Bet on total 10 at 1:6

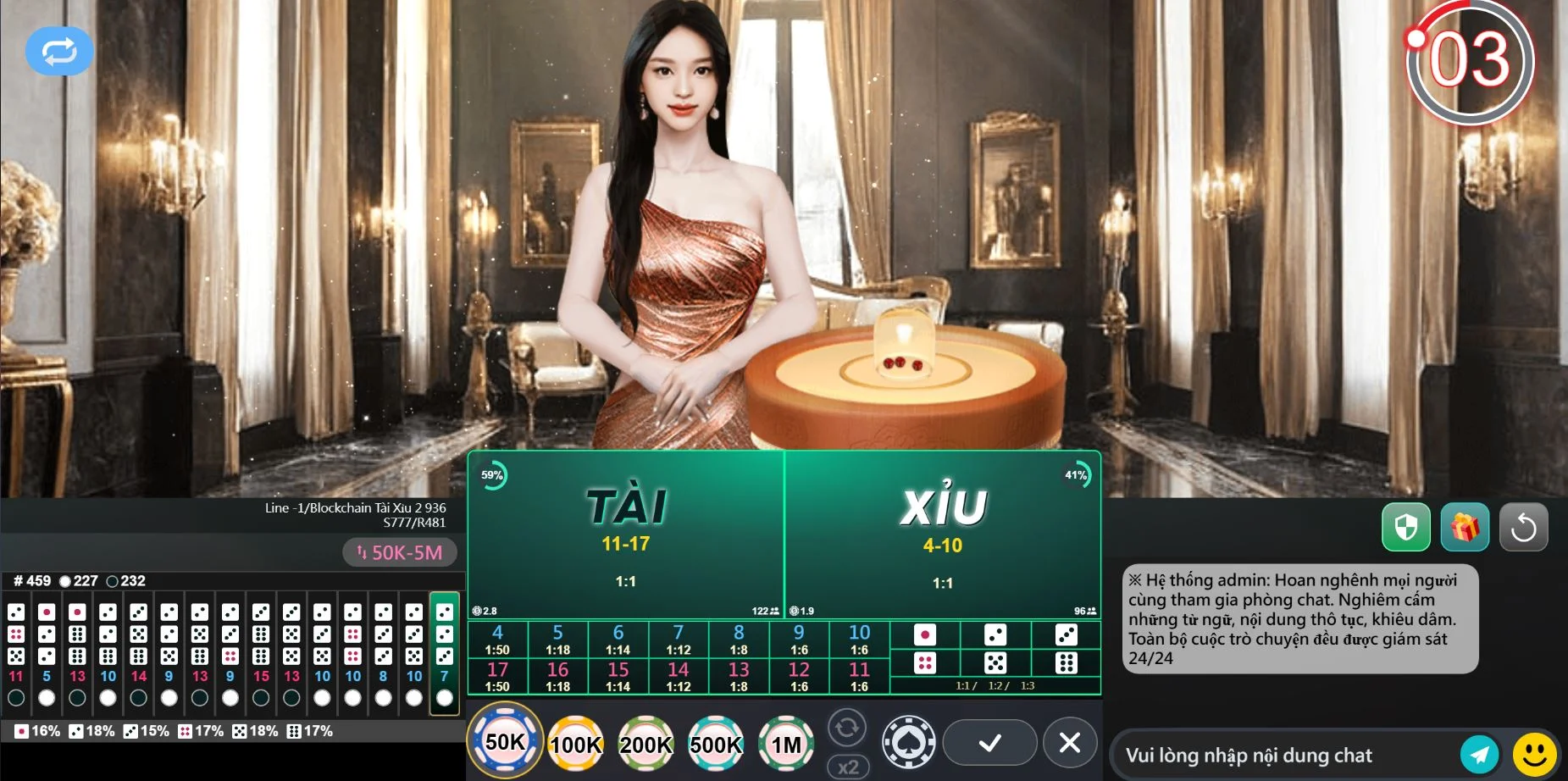click(x=859, y=640)
